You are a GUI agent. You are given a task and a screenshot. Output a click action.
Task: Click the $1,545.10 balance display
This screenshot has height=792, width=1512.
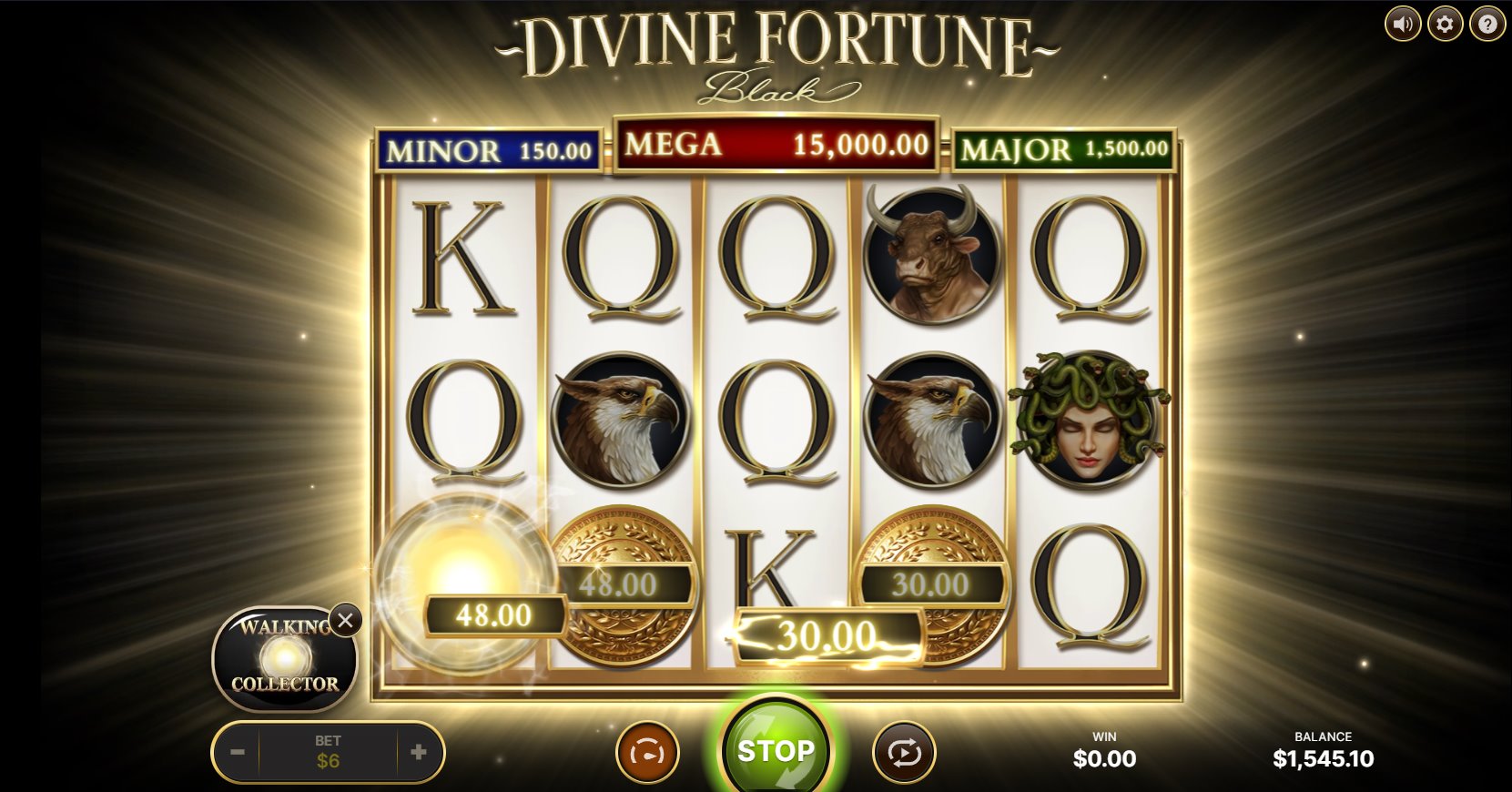(x=1324, y=759)
